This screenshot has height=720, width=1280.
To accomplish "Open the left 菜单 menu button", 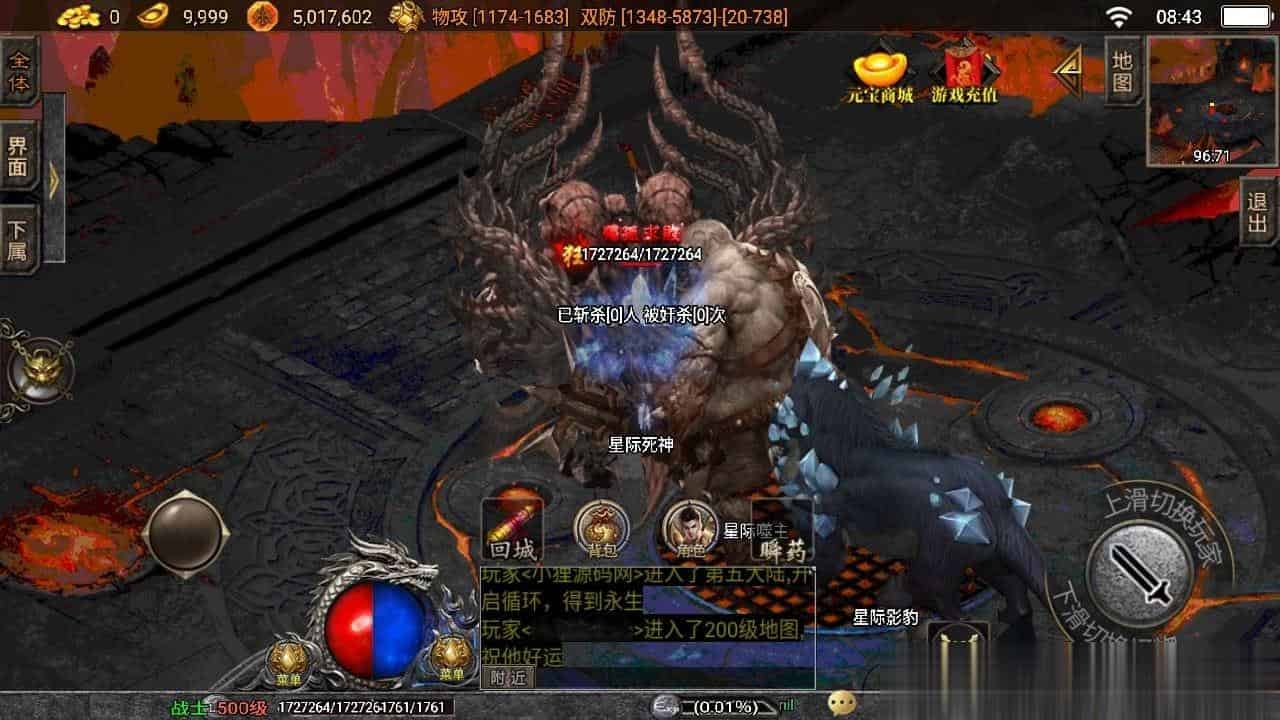I will click(288, 660).
